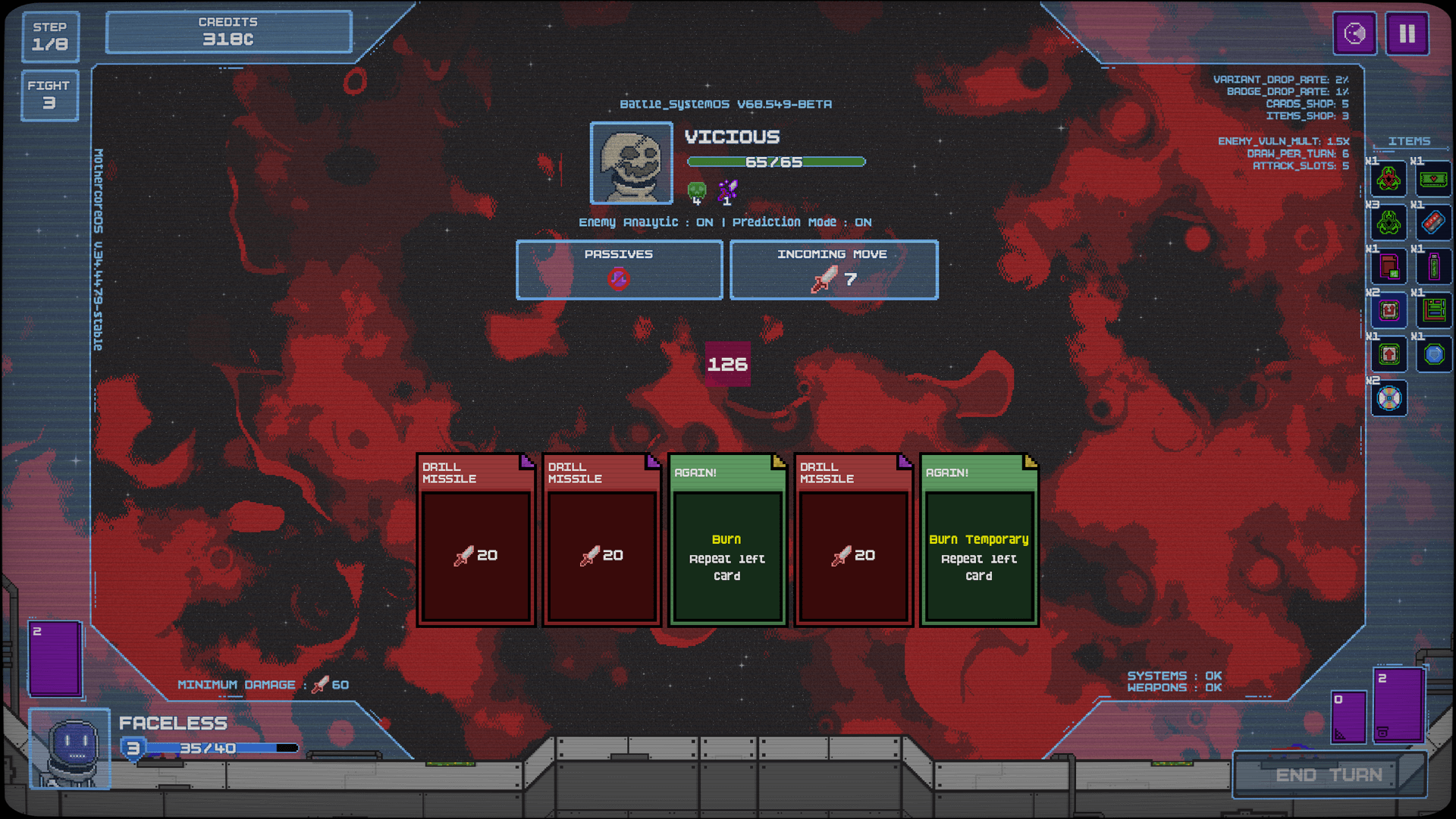Image resolution: width=1456 pixels, height=819 pixels.
Task: Use the red document item
Action: [1389, 267]
